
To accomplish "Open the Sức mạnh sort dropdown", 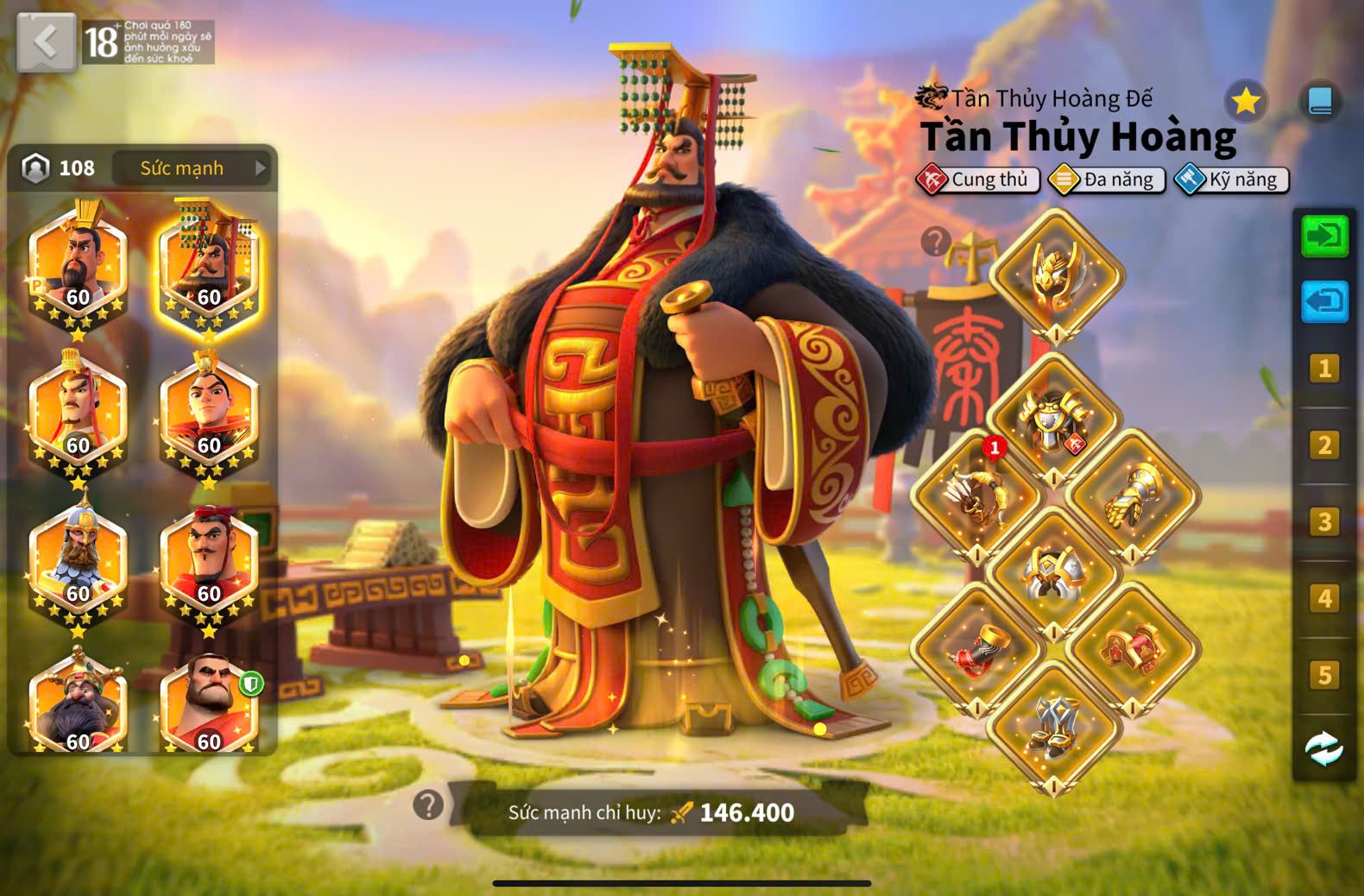I will tap(193, 168).
